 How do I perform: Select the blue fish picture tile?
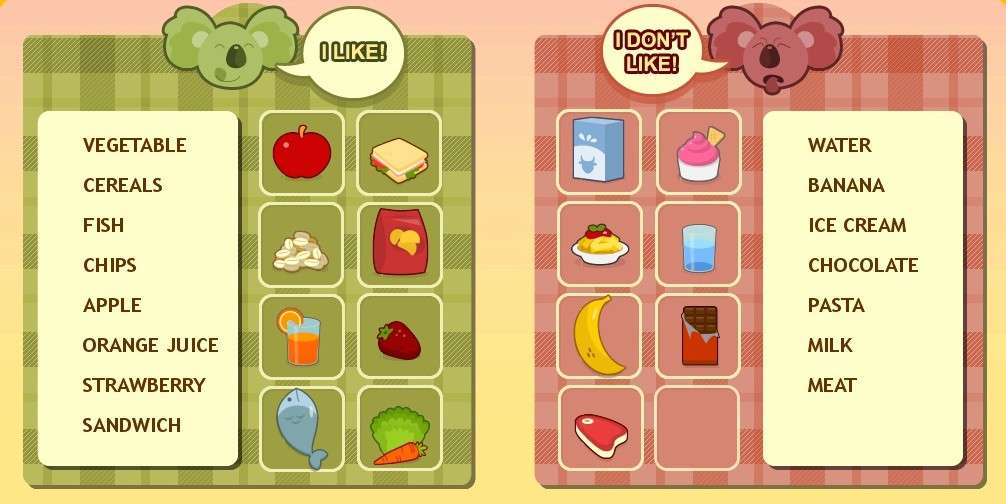click(x=302, y=428)
